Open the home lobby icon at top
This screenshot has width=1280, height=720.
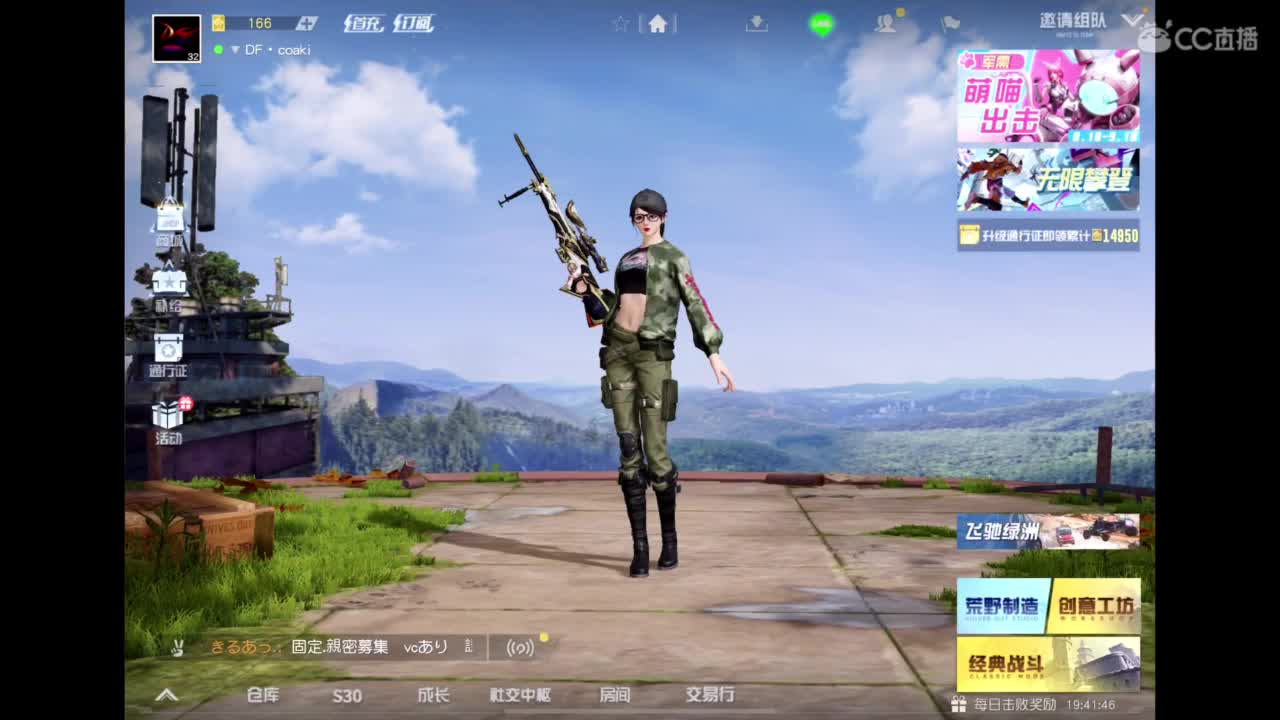coord(657,24)
